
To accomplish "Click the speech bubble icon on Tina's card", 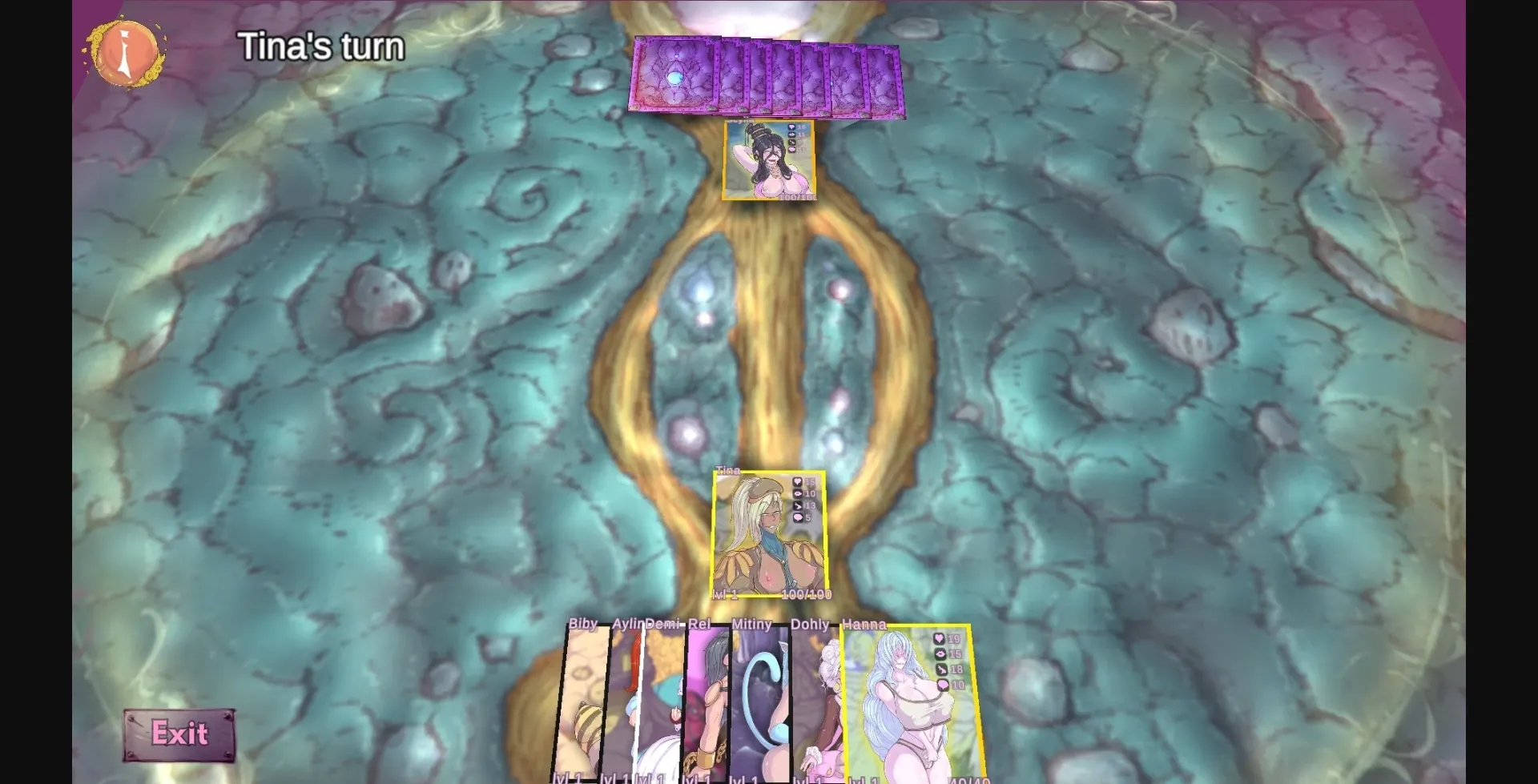I will tap(797, 517).
